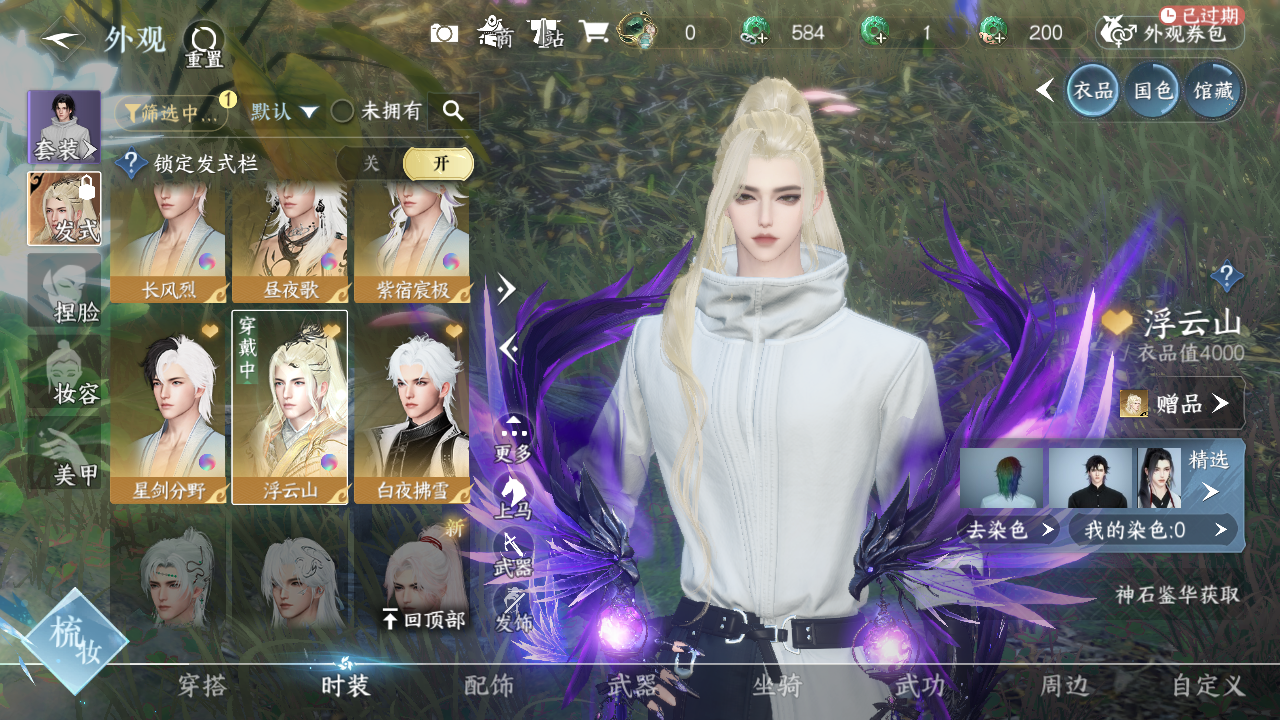Go back using the top-left arrow
1280x720 pixels.
(x=62, y=40)
